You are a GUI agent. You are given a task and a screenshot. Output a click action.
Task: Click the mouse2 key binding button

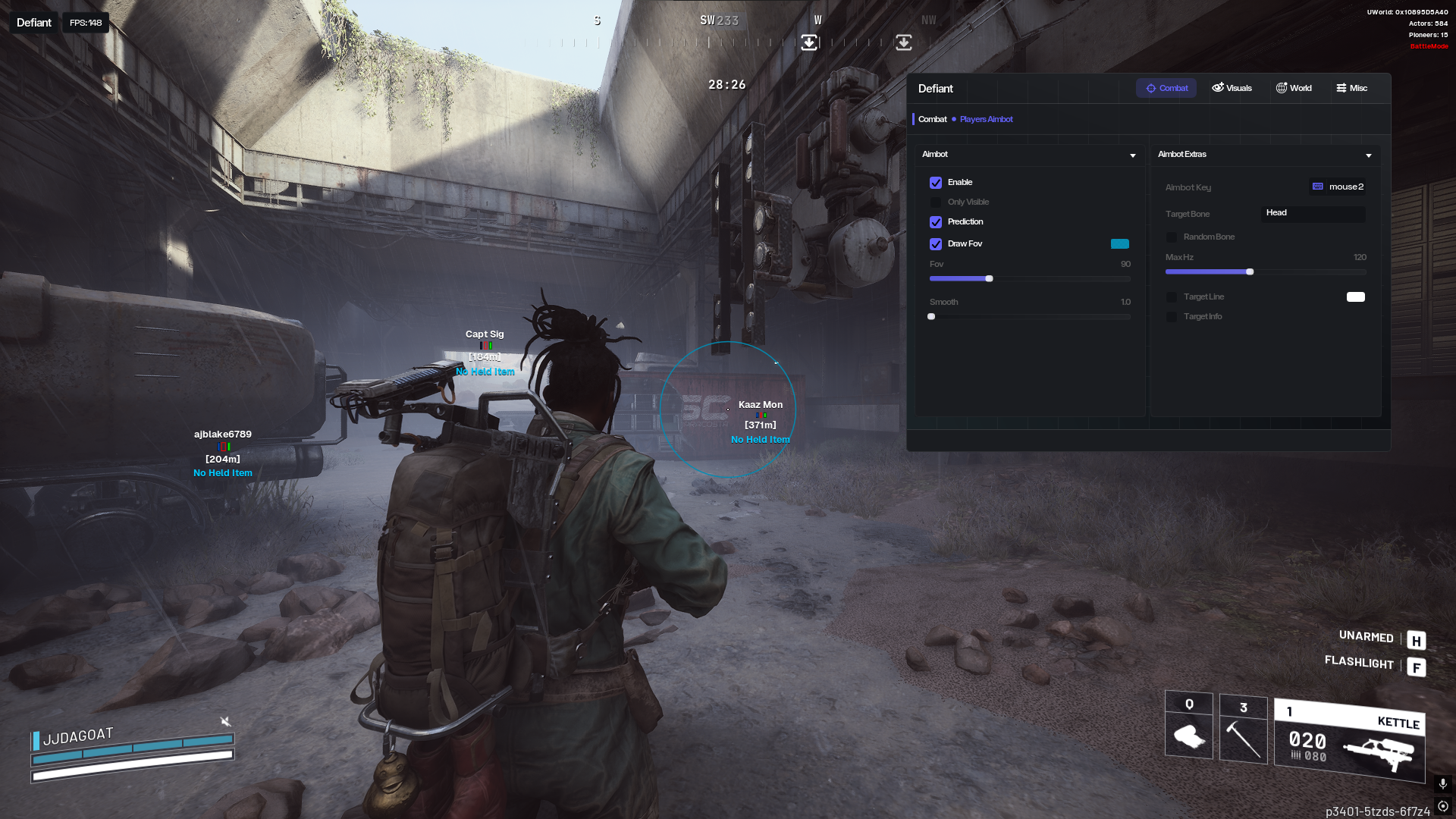click(x=1338, y=187)
